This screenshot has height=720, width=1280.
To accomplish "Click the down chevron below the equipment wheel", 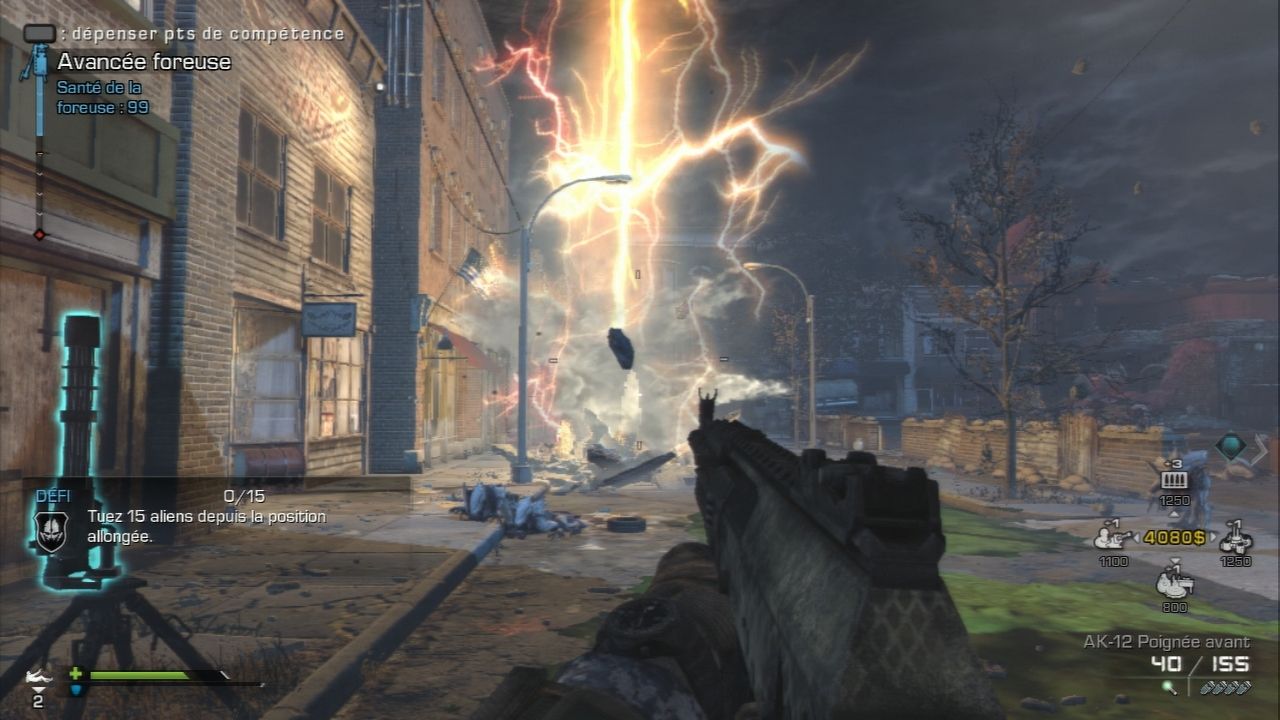I will 1175,559.
